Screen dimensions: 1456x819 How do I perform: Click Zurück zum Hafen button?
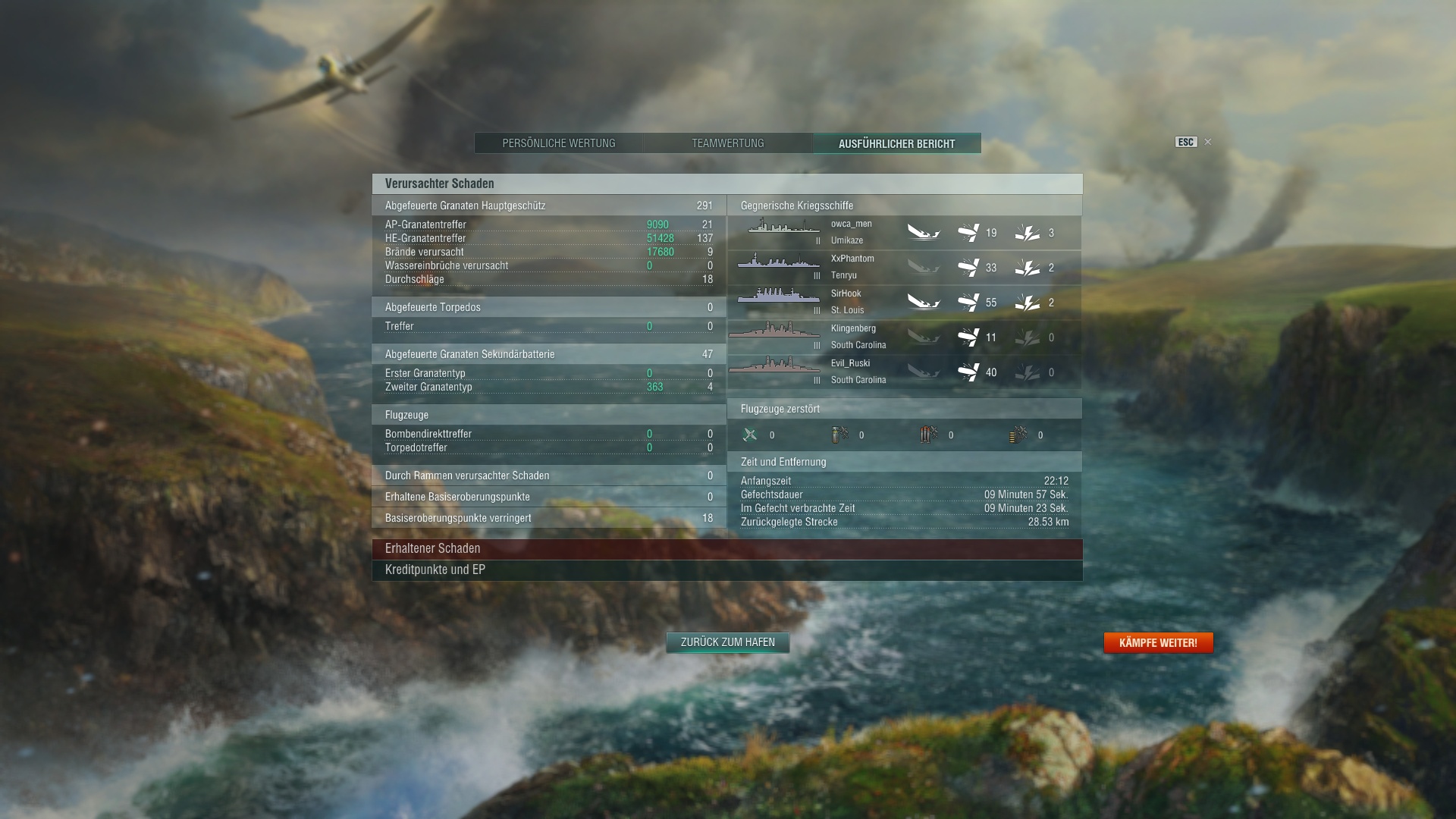pos(727,642)
